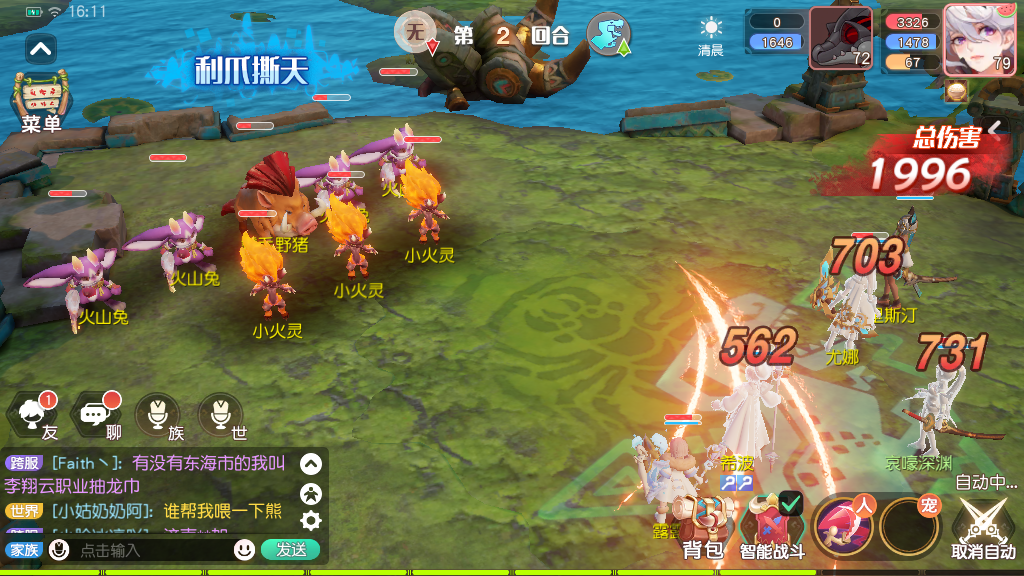Screen dimensions: 1024x576
Task: Activate world voice microphone (世)
Action: [x=221, y=416]
